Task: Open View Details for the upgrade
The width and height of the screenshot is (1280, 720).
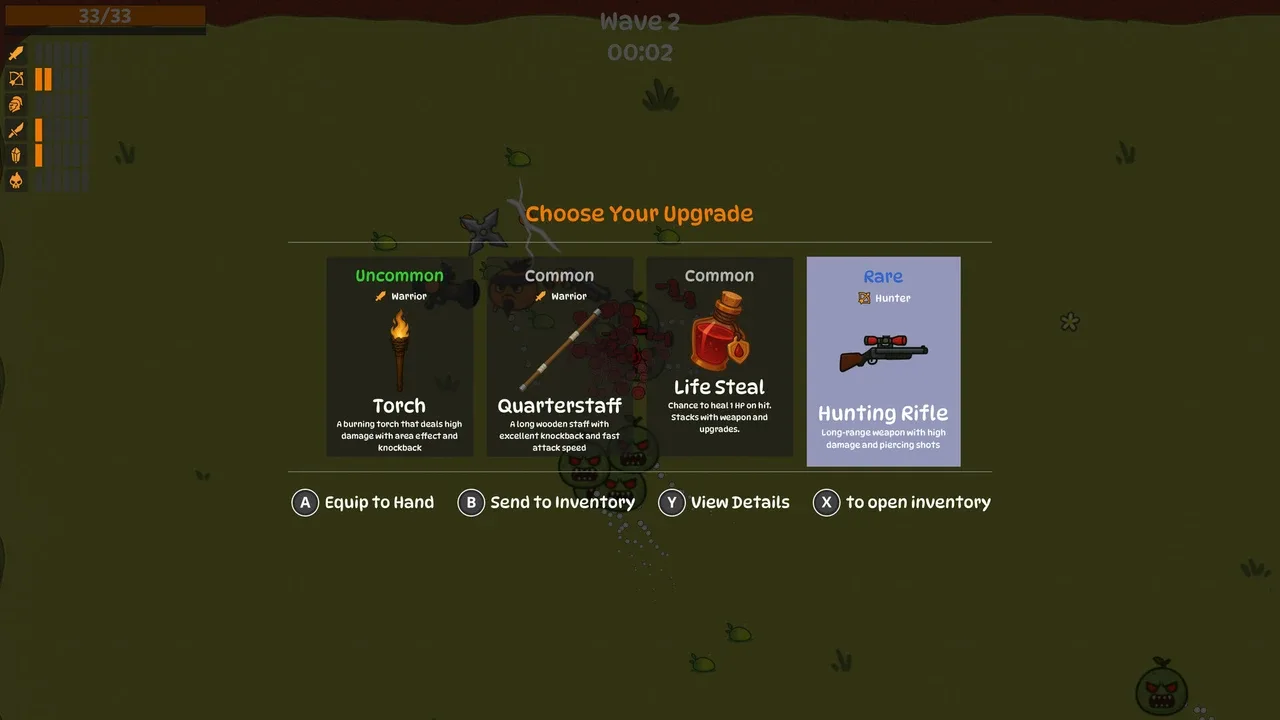Action: click(x=724, y=502)
